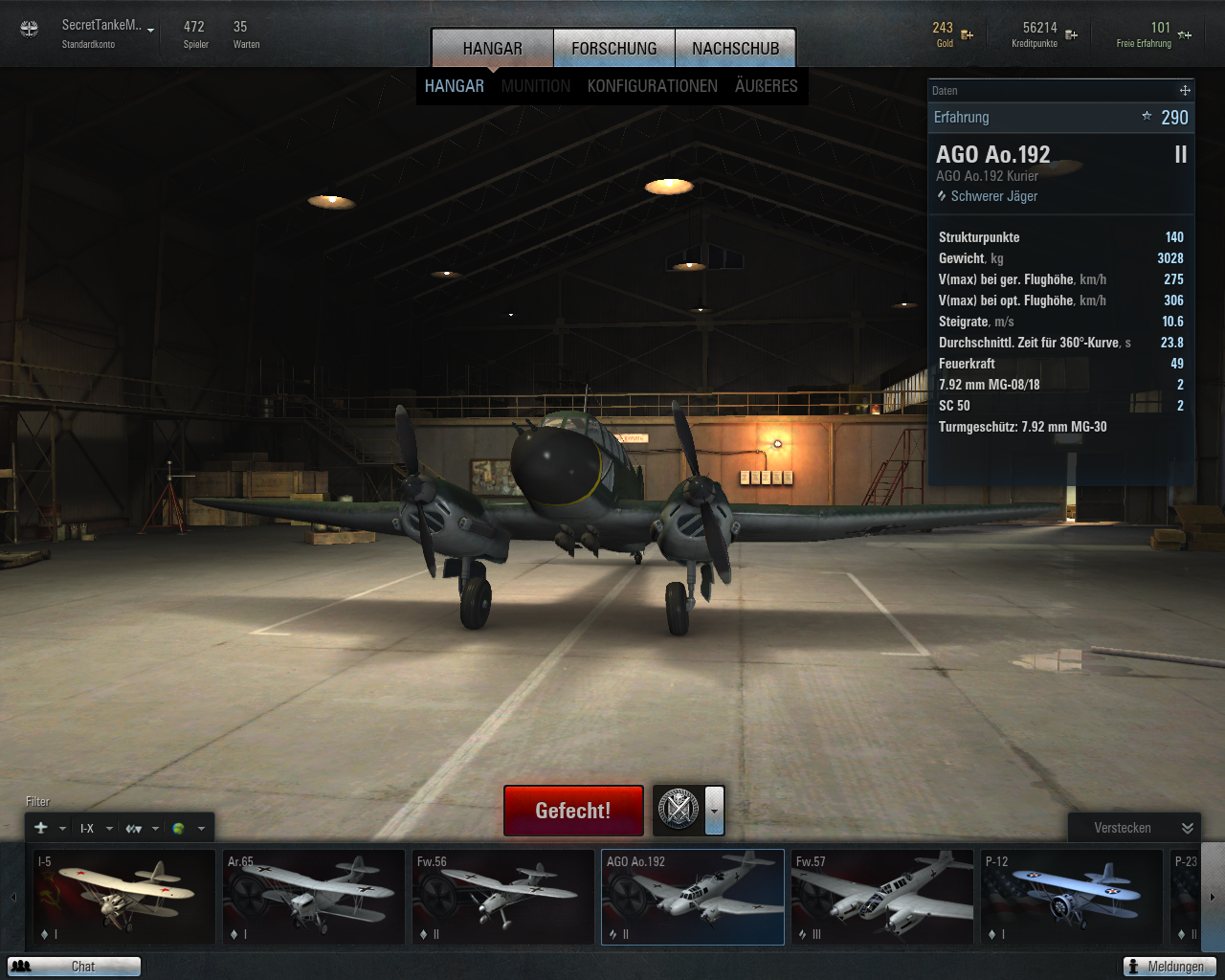Image resolution: width=1225 pixels, height=980 pixels.
Task: Hide the carousel with Verstecken
Action: point(1133,828)
